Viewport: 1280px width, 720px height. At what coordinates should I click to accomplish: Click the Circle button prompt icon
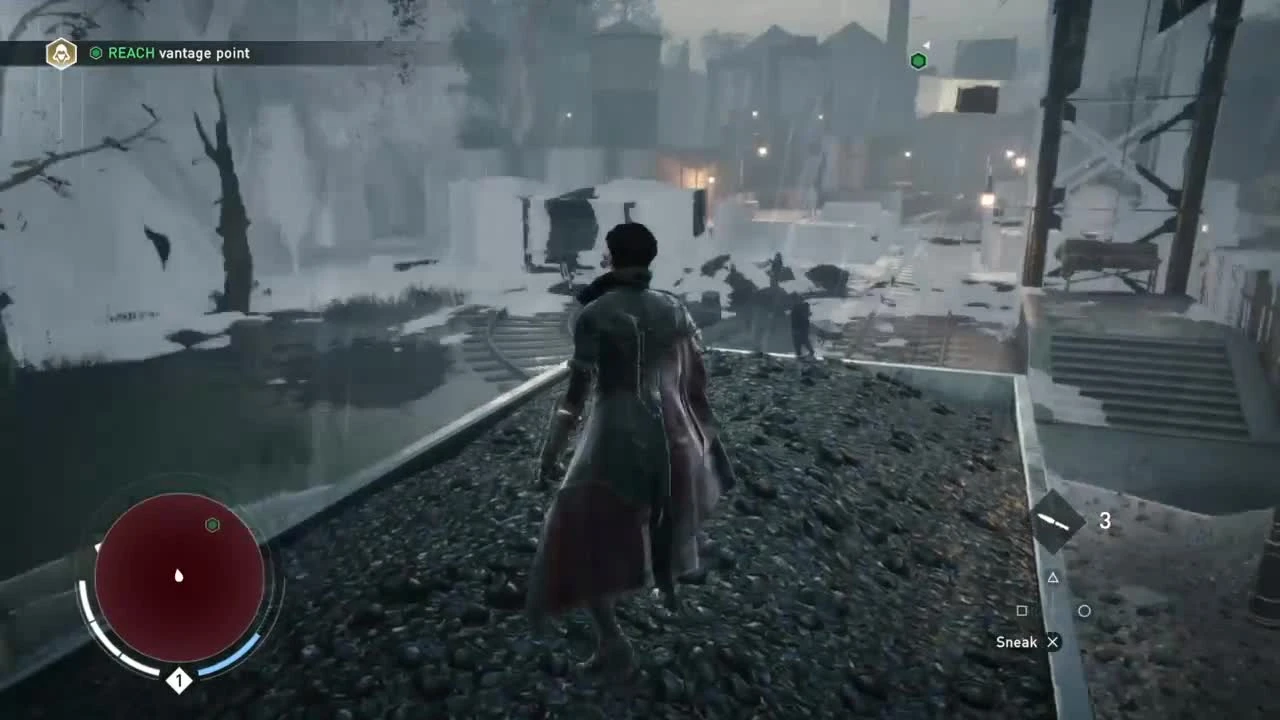(x=1084, y=609)
